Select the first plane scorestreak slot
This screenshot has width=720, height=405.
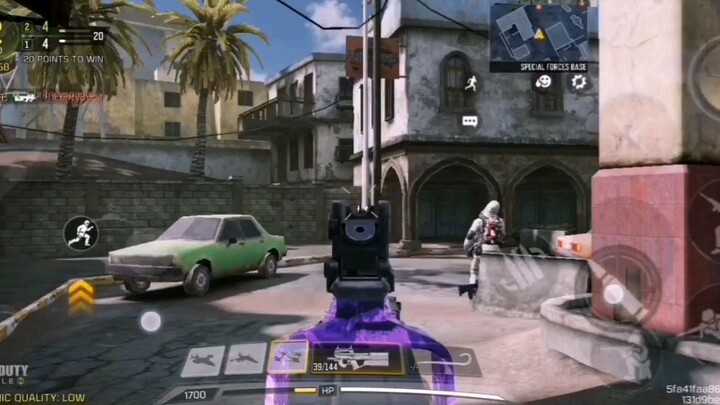[204, 358]
